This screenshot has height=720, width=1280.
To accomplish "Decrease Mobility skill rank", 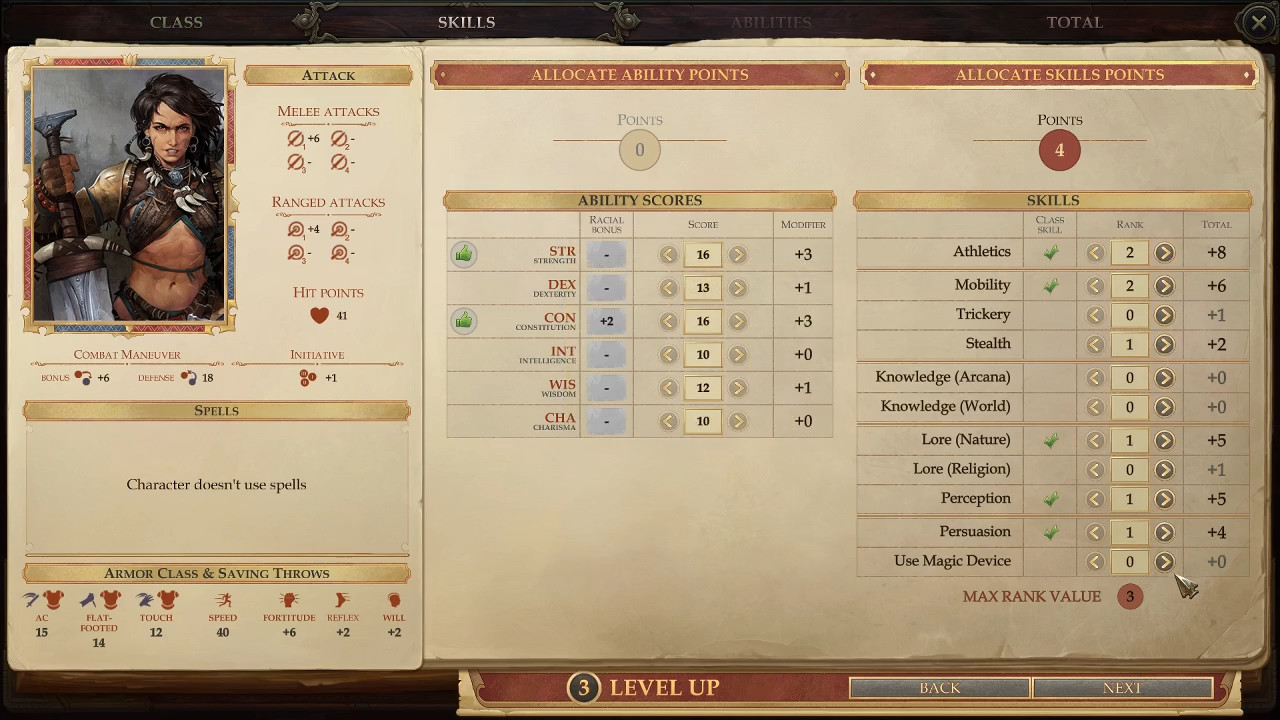I will tap(1095, 286).
